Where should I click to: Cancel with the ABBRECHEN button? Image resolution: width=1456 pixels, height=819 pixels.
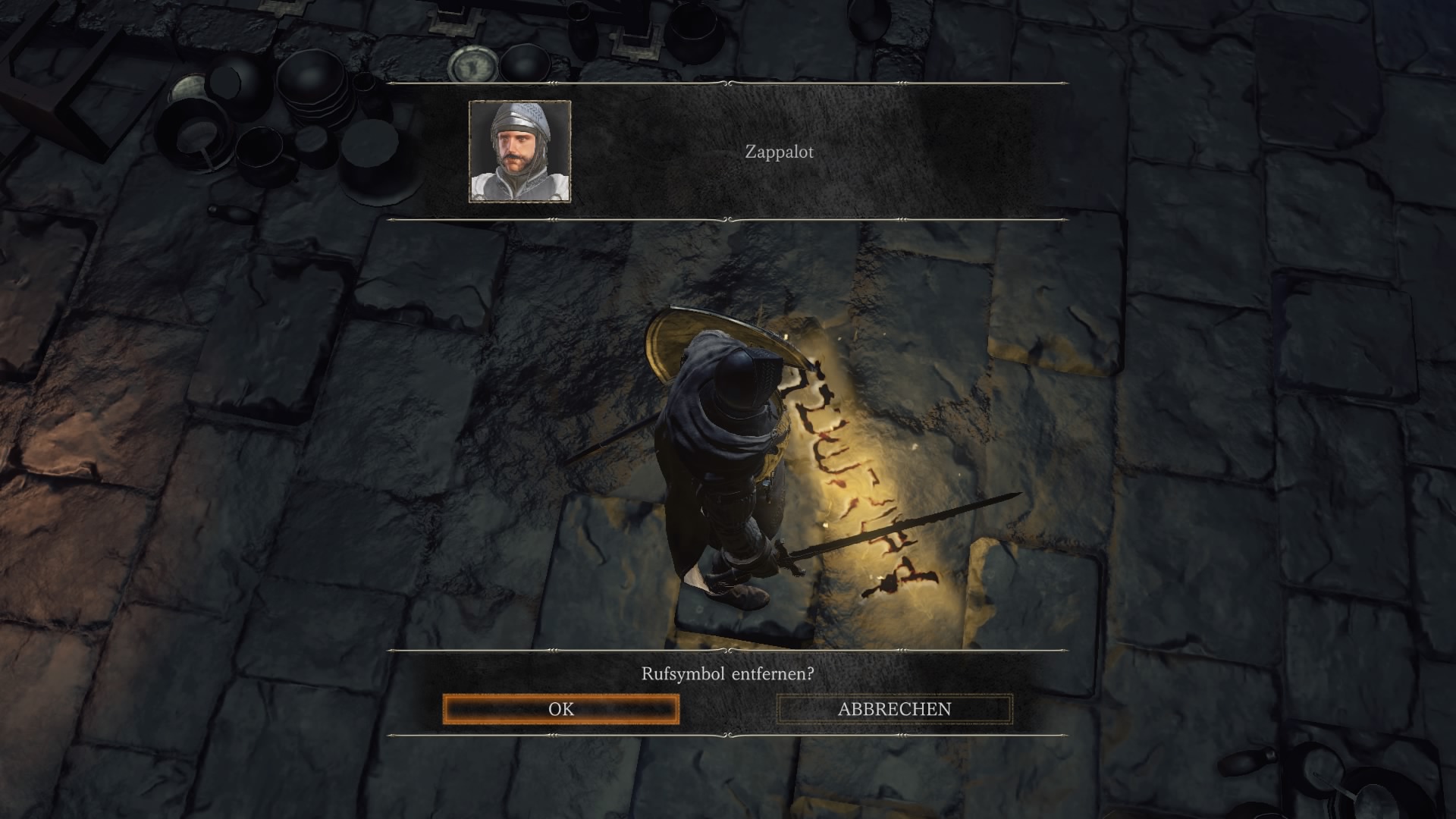pyautogui.click(x=894, y=709)
